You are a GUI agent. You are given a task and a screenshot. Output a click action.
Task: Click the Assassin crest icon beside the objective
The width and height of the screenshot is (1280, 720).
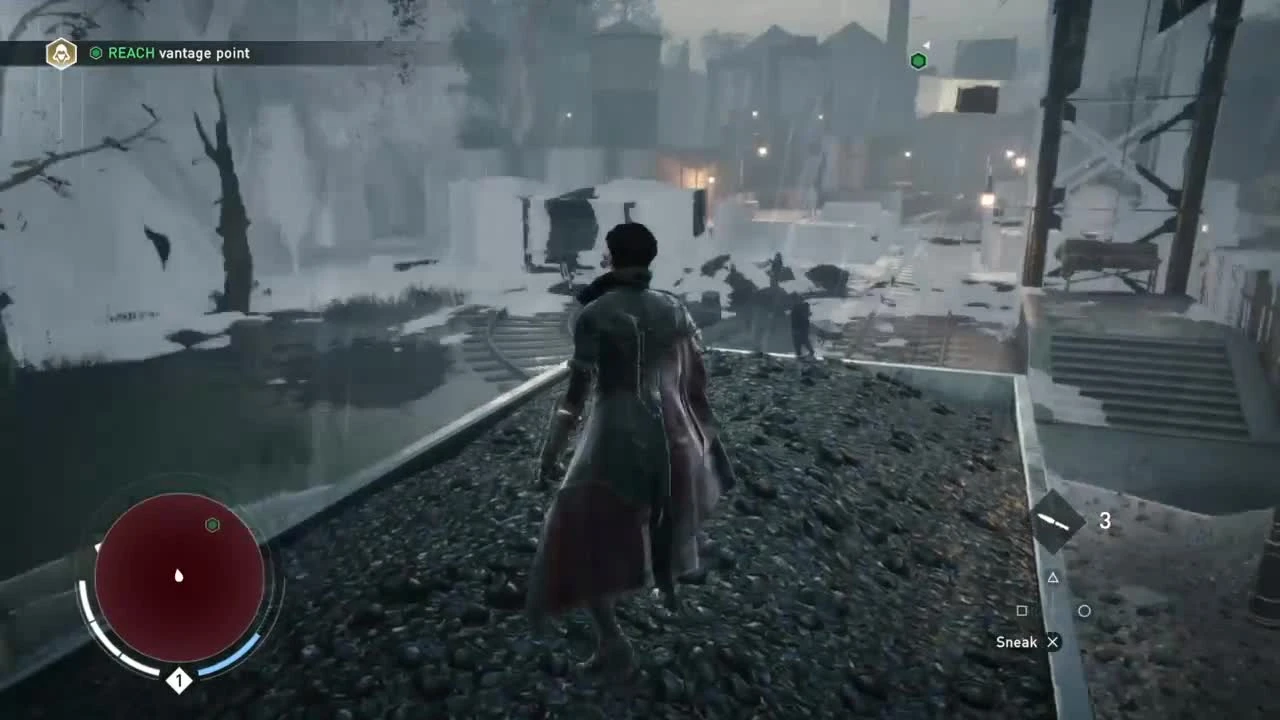pyautogui.click(x=60, y=53)
